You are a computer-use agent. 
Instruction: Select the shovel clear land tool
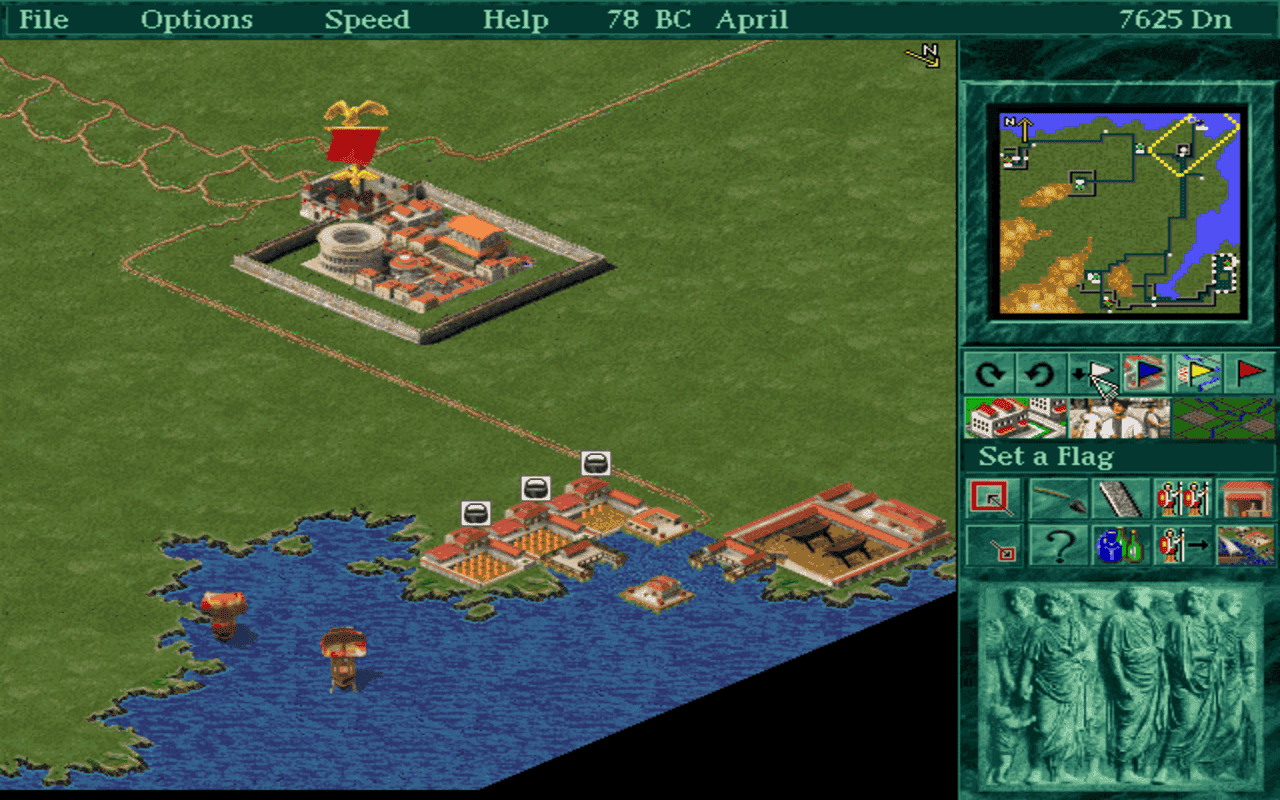[x=1058, y=500]
